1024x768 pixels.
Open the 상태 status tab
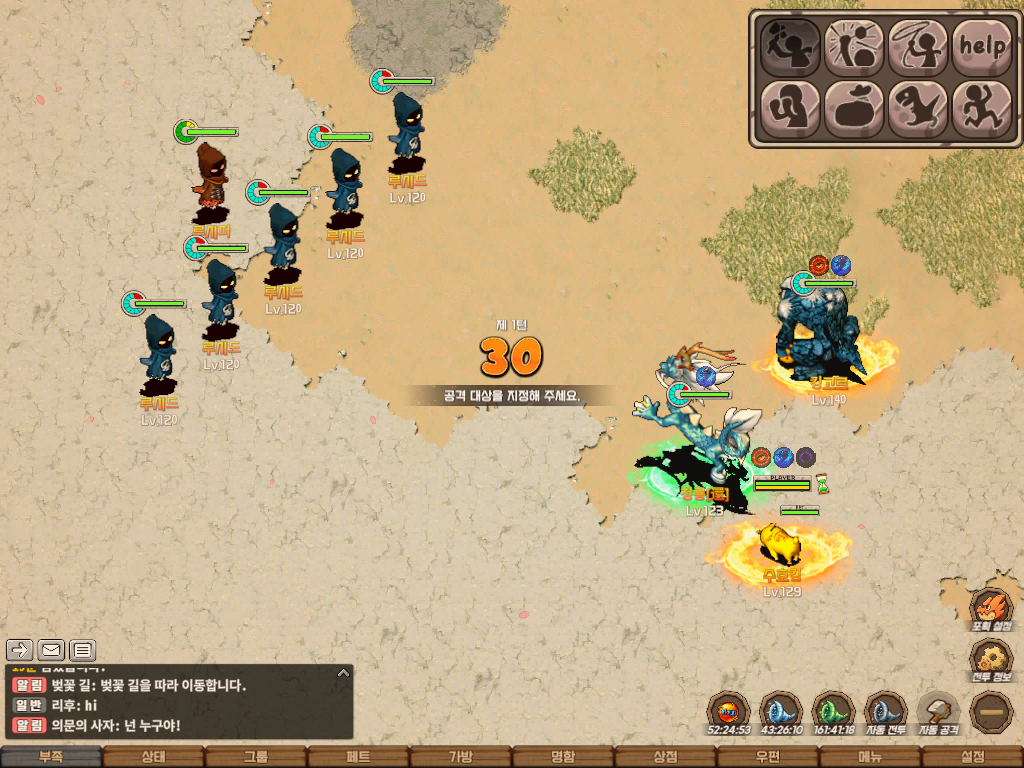coord(153,757)
